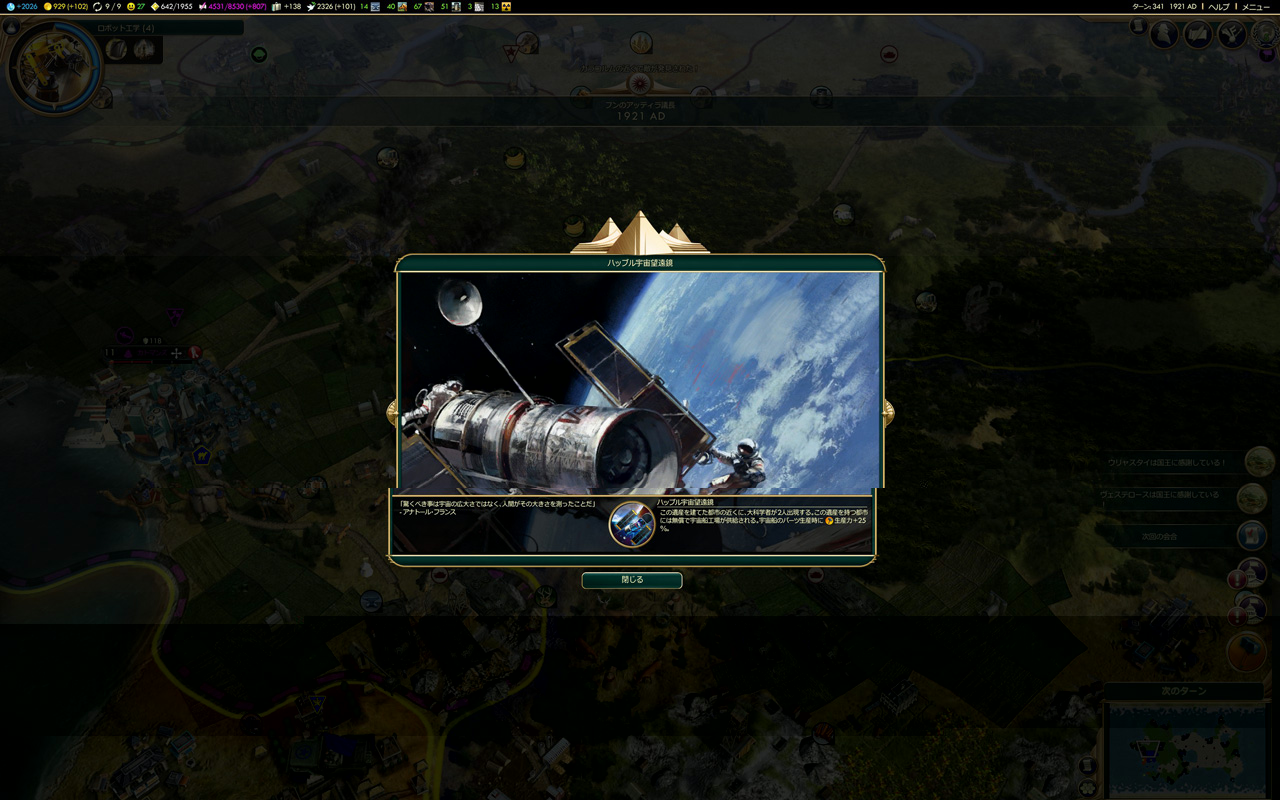Screen dimensions: 1280x800
Task: Open the spy silhouette icon in top-right
Action: click(x=1164, y=35)
